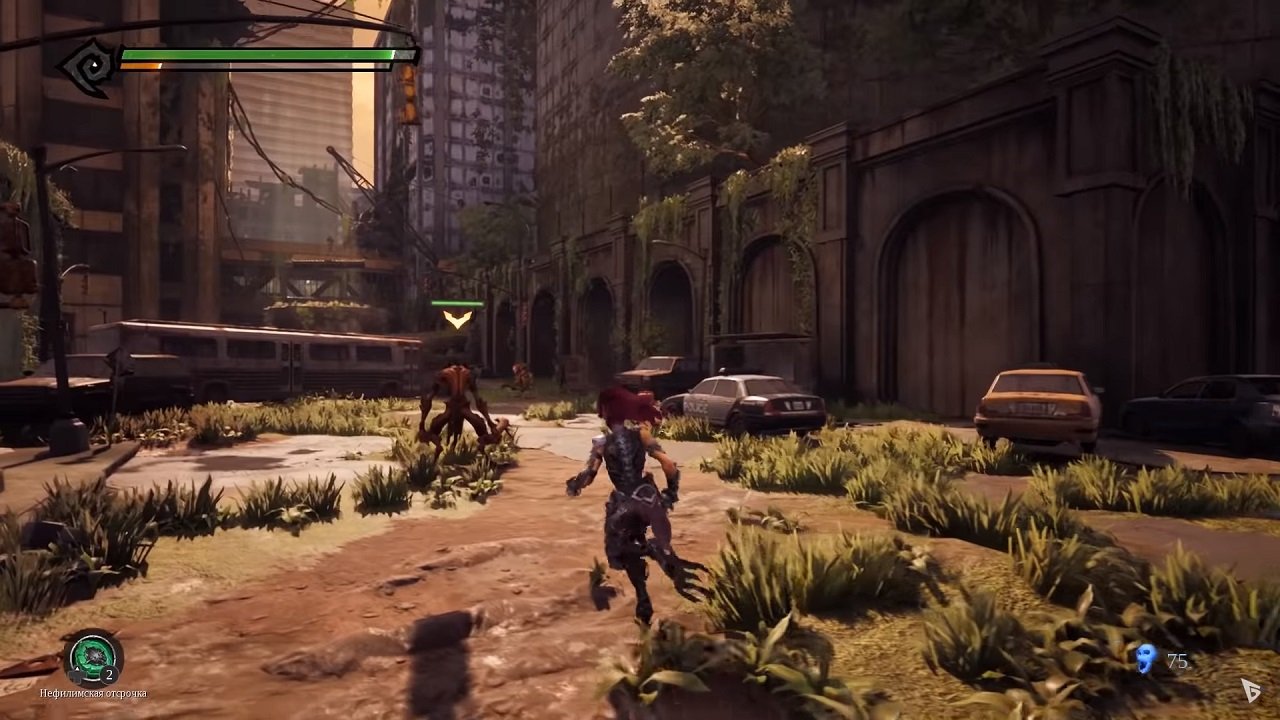Use the Nephilim's Respite healing item slot
Image resolution: width=1280 pixels, height=720 pixels.
(x=92, y=657)
